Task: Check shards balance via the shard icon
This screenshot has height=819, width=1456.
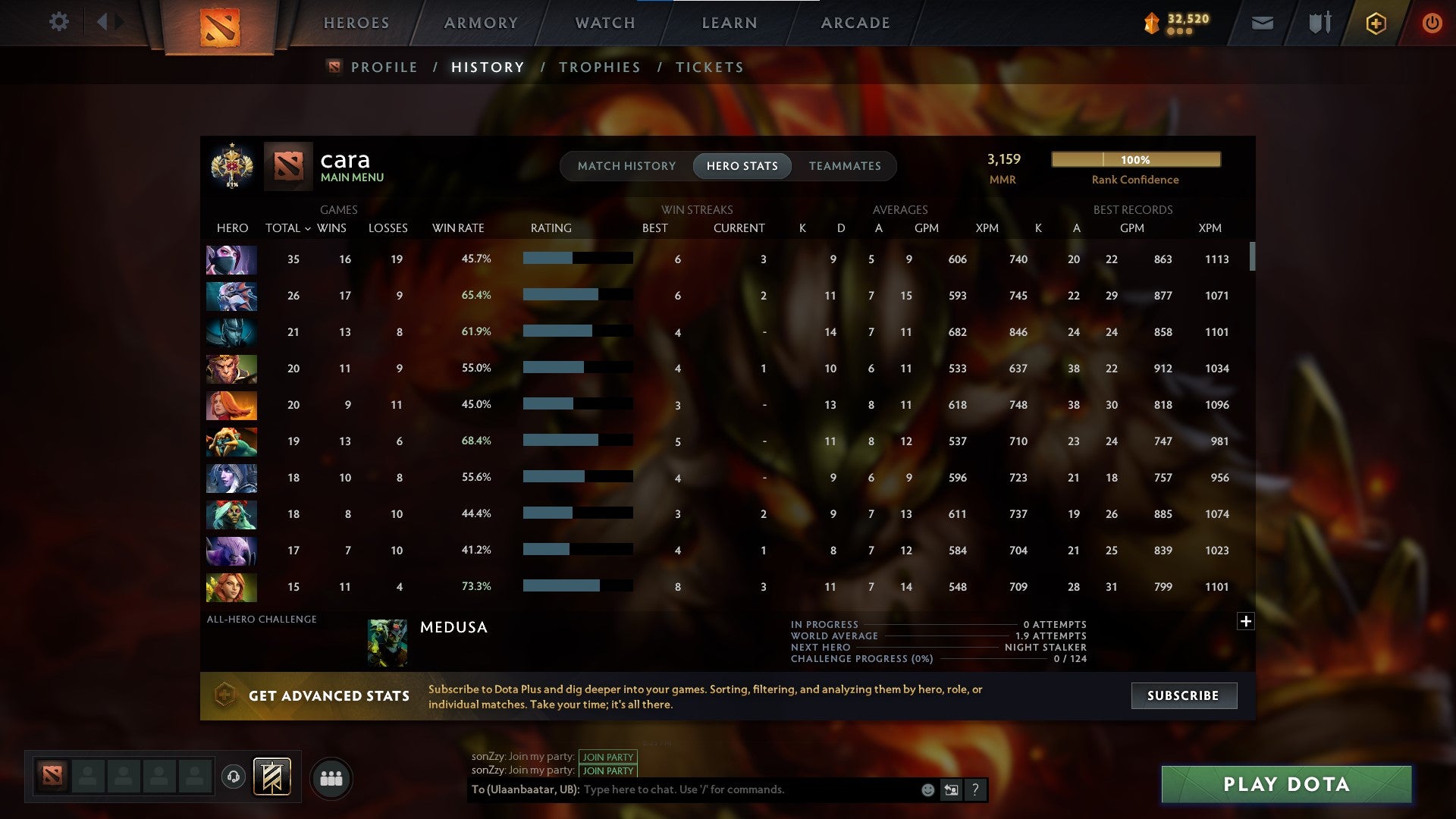Action: (x=1150, y=23)
